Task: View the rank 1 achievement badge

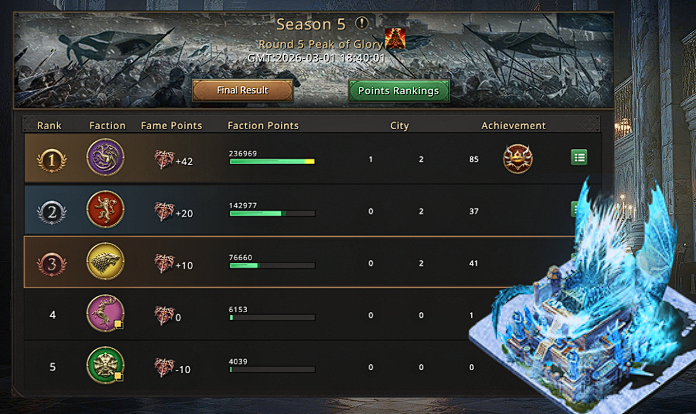Action: [518, 158]
